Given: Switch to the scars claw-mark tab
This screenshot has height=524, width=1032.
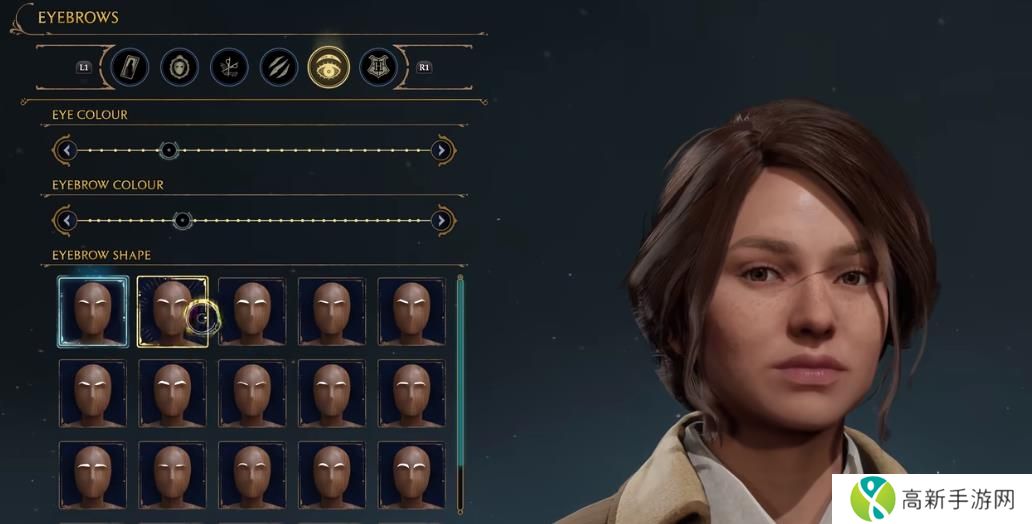Looking at the screenshot, I should tap(279, 67).
